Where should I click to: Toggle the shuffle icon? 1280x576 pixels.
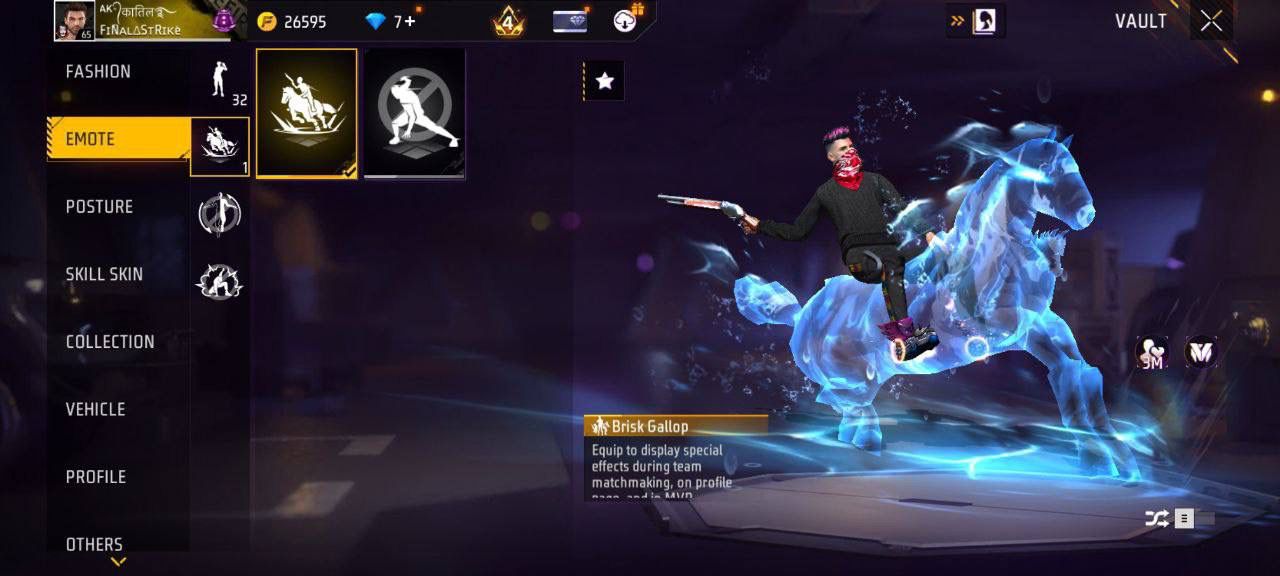point(1156,518)
